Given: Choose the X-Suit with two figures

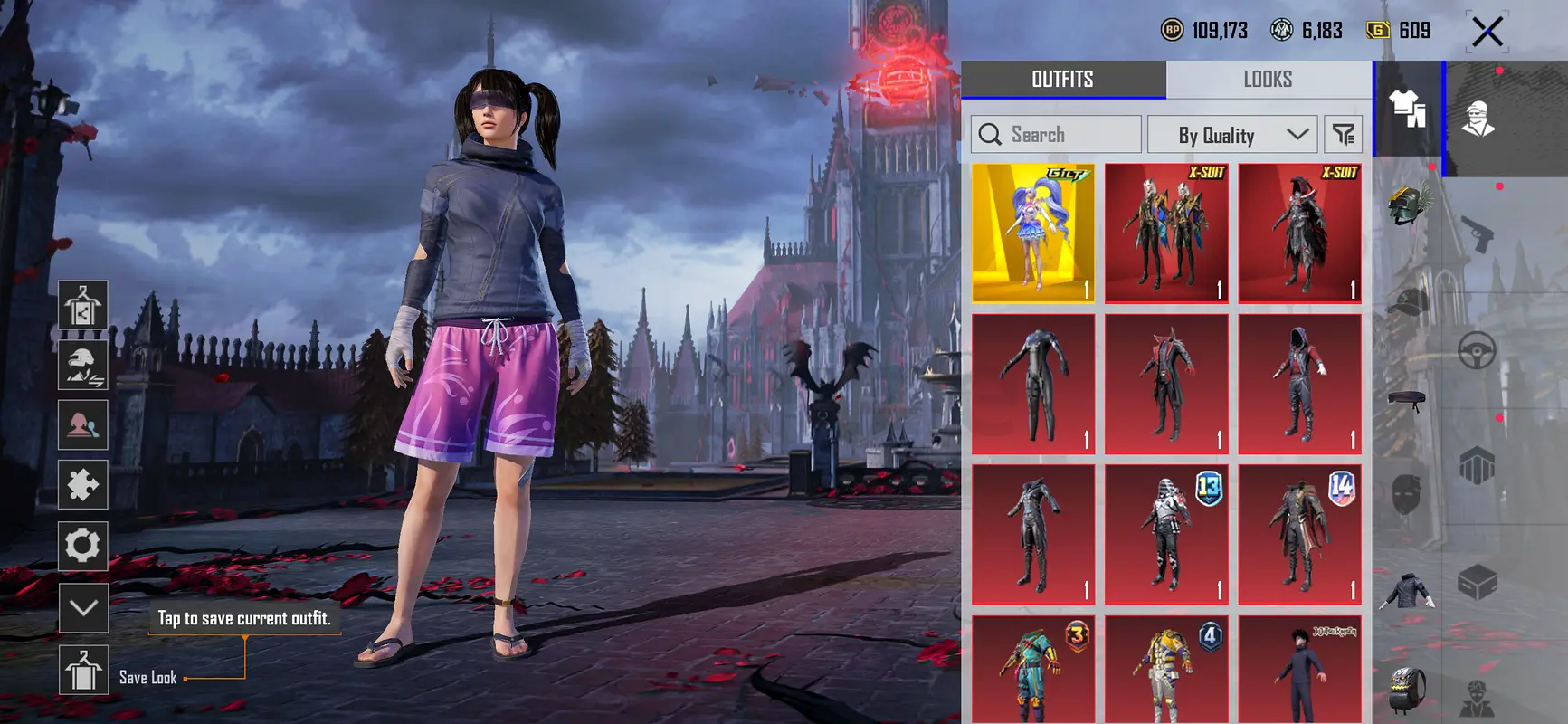Looking at the screenshot, I should pyautogui.click(x=1166, y=233).
